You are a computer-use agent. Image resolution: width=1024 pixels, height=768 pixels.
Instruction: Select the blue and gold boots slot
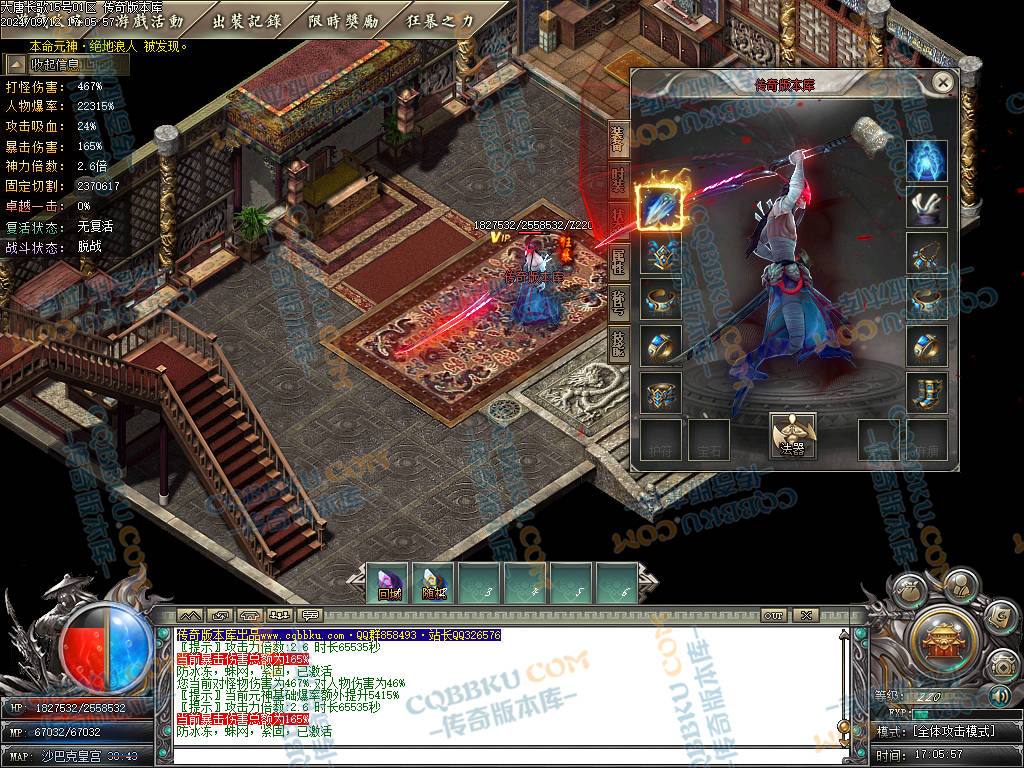(x=927, y=391)
